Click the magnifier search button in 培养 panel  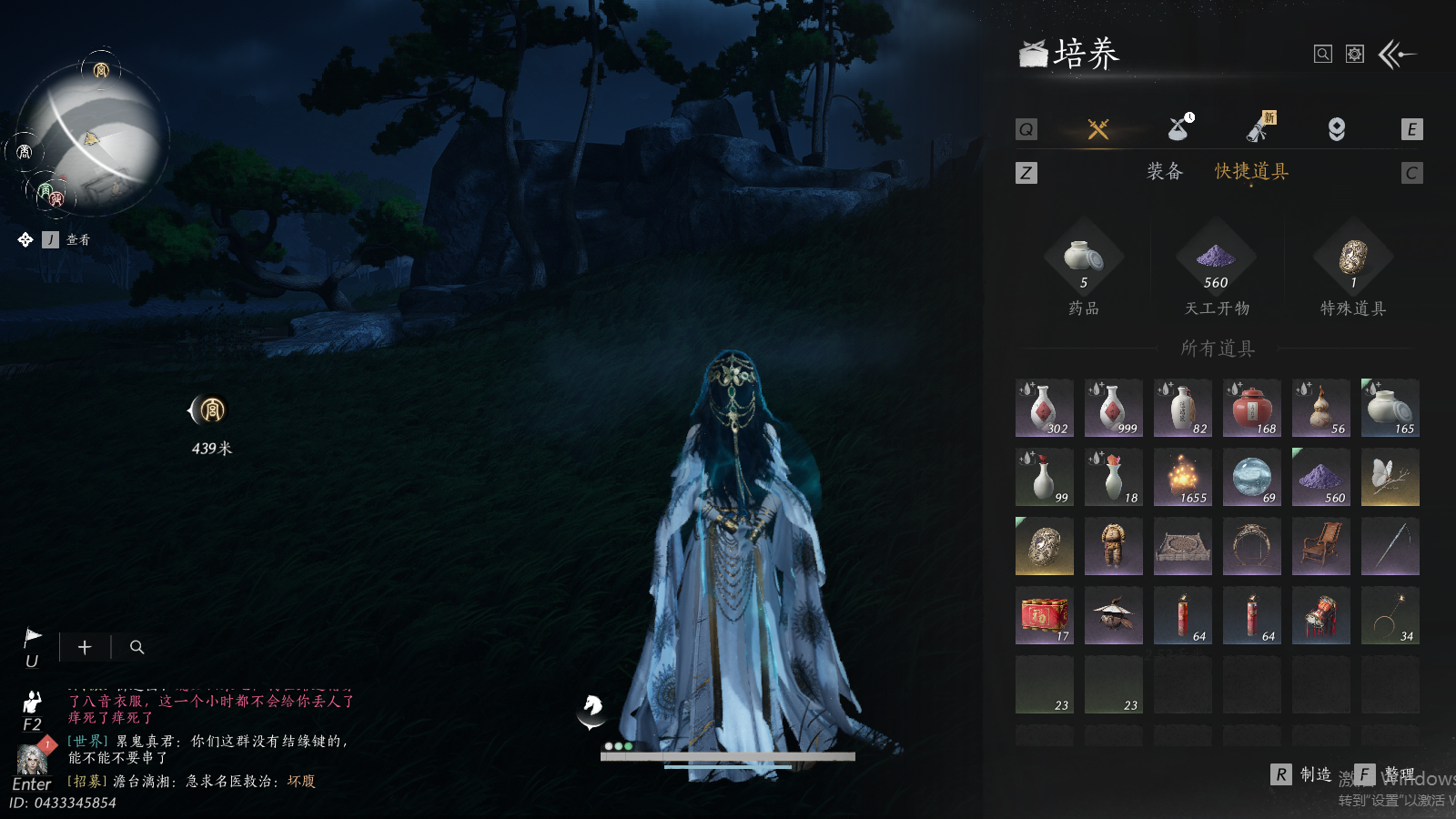pyautogui.click(x=1323, y=55)
